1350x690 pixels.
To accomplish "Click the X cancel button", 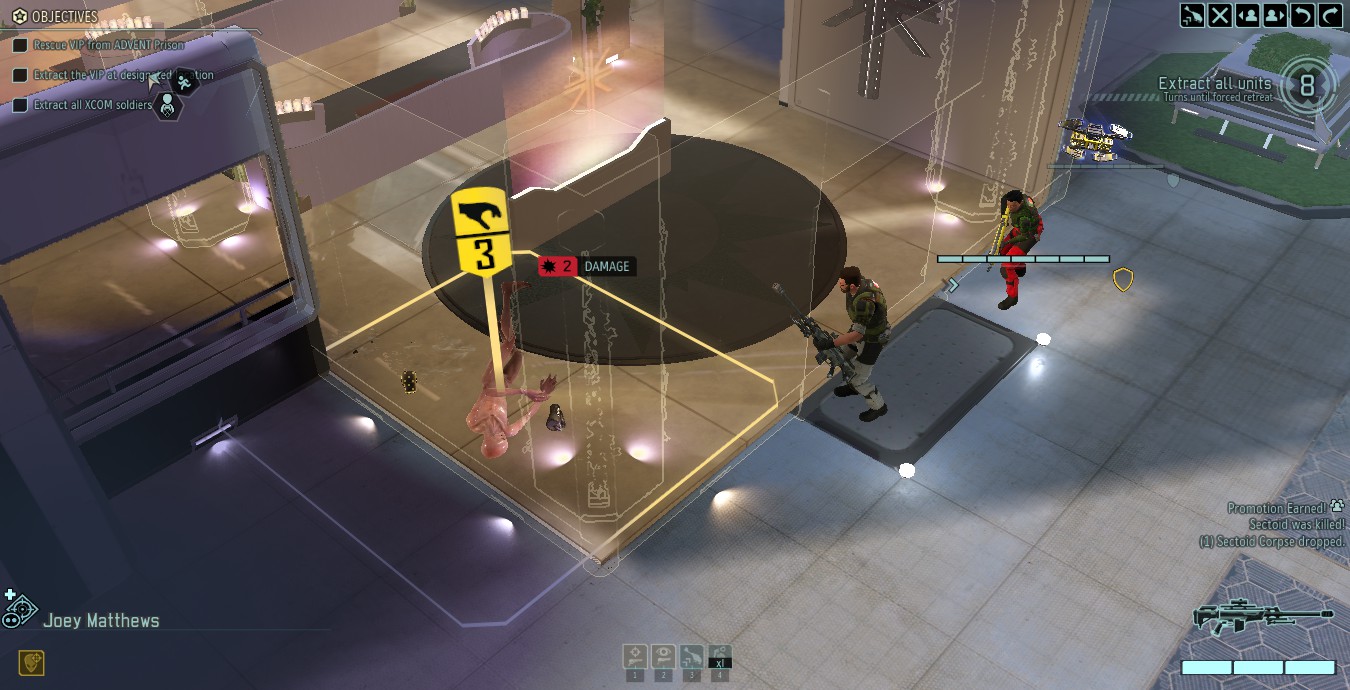I will [1220, 14].
